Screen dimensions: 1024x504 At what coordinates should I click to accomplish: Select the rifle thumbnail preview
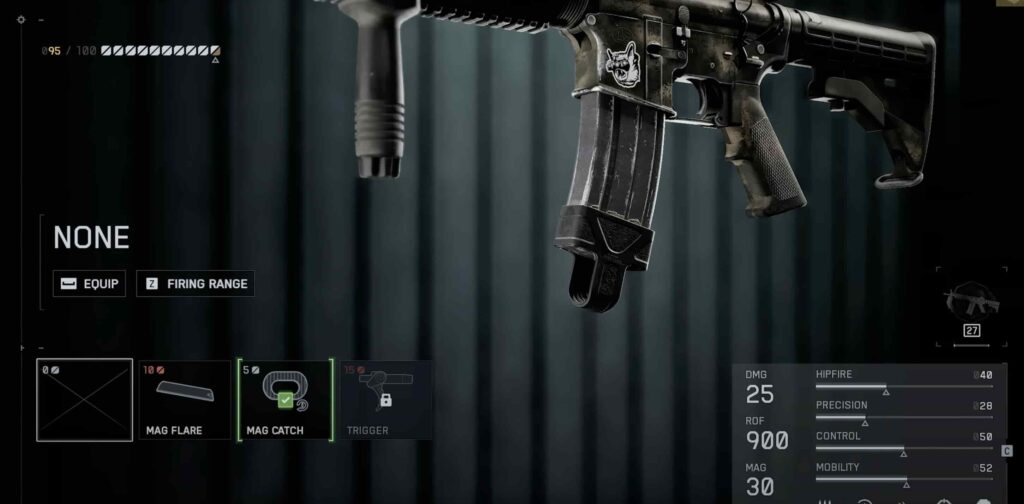pos(970,301)
